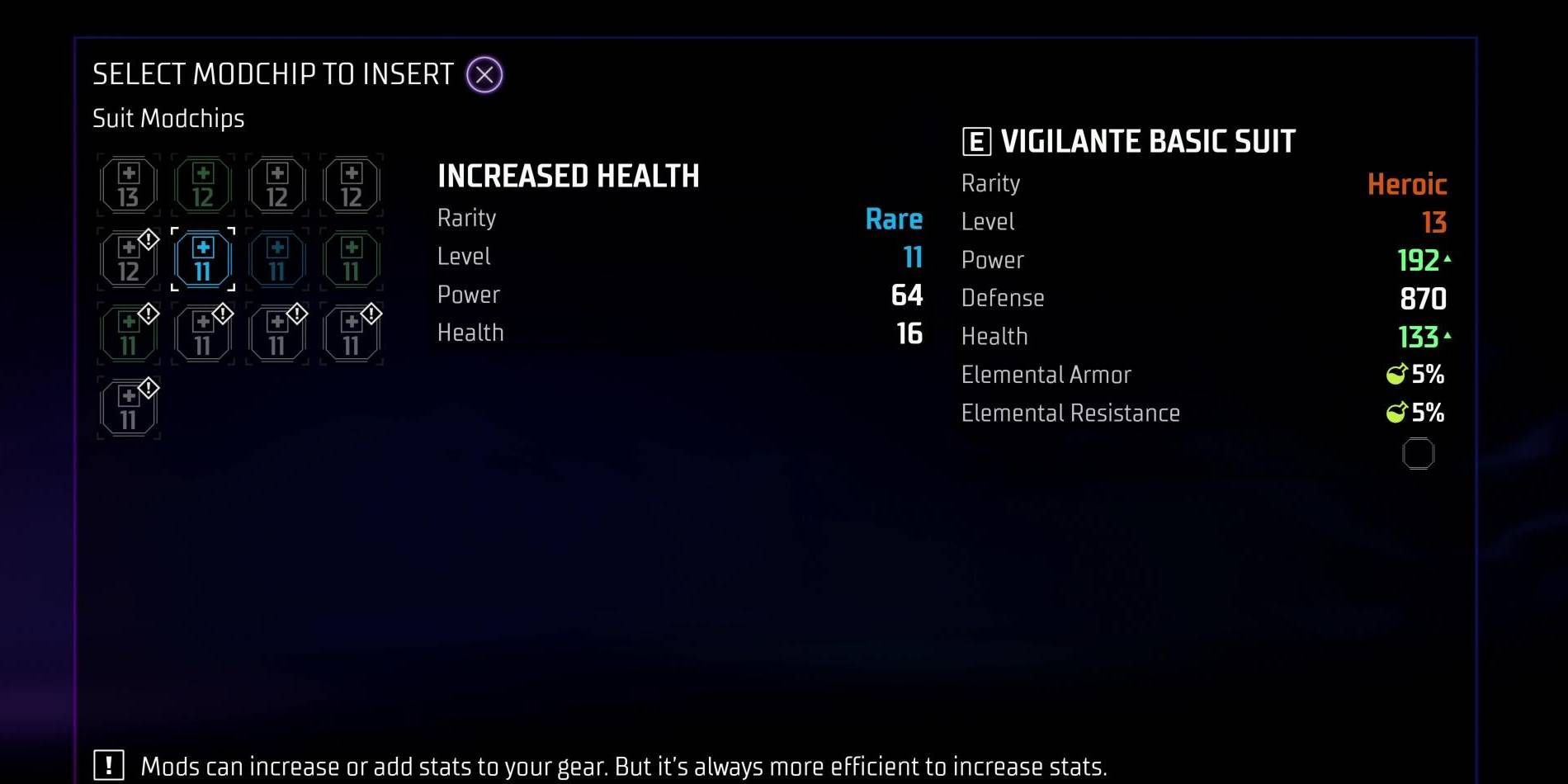Select the rightmost level 12 modchip in top row
Viewport: 1568px width, 784px height.
click(x=351, y=185)
